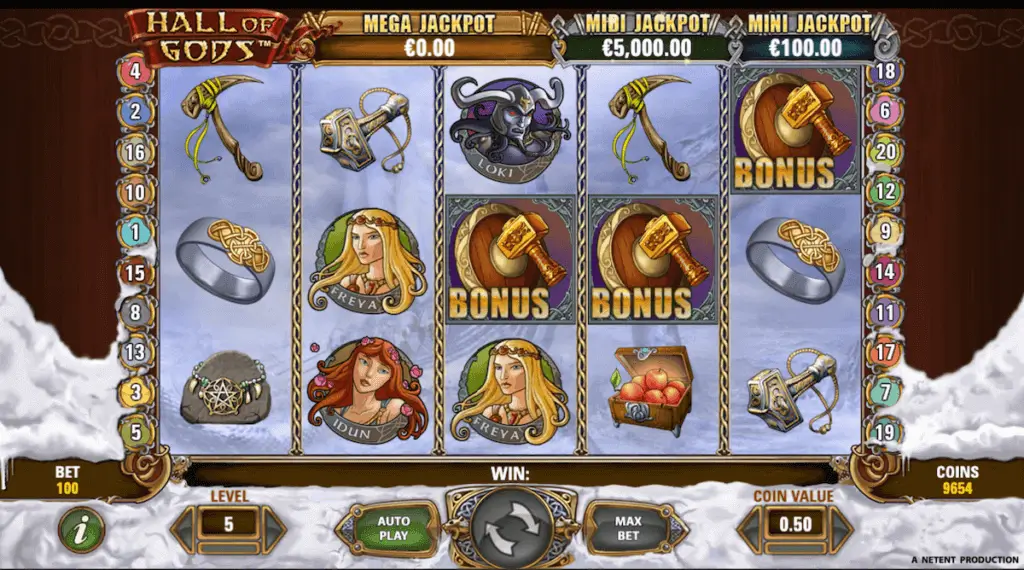Click payline 19 marker
The image size is (1024, 570).
point(885,433)
